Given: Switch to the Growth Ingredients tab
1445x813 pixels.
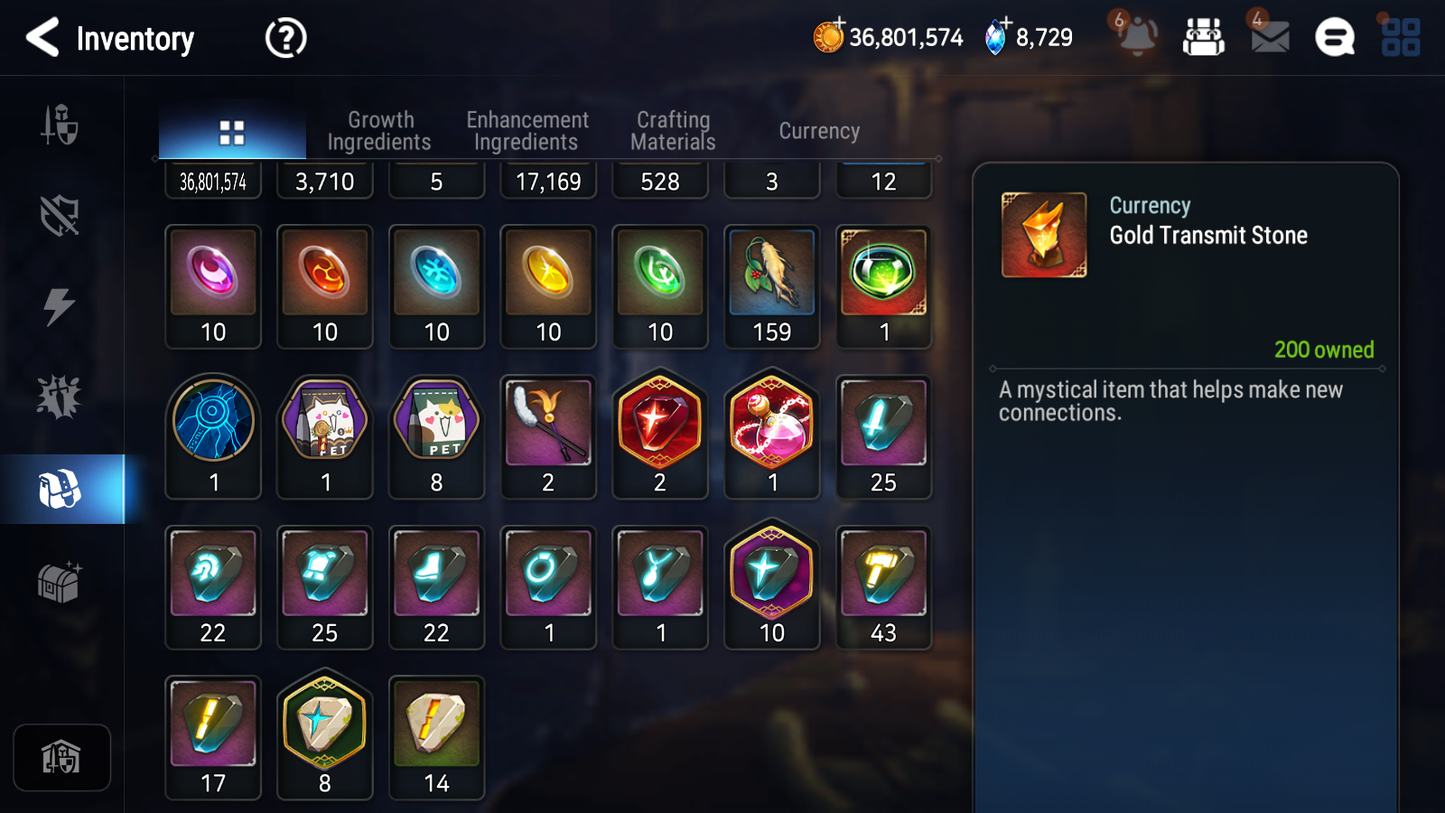Looking at the screenshot, I should point(379,131).
